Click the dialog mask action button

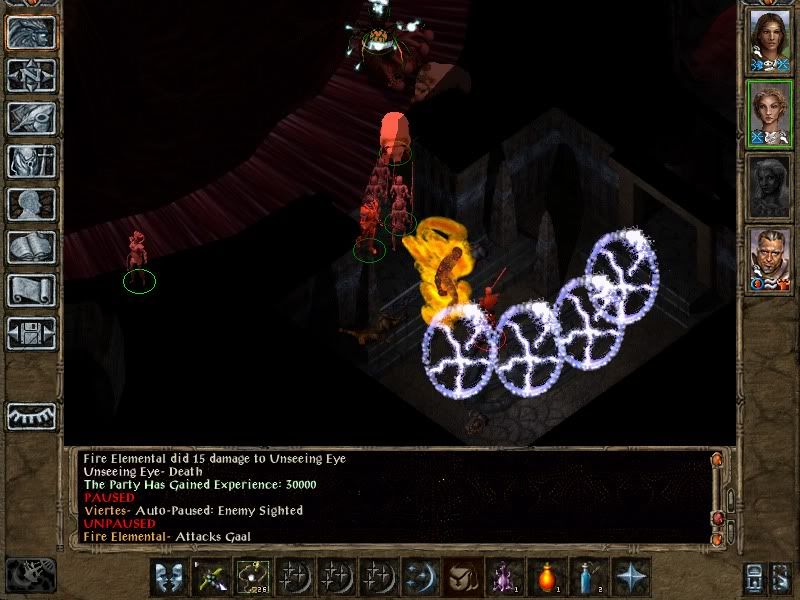(168, 577)
